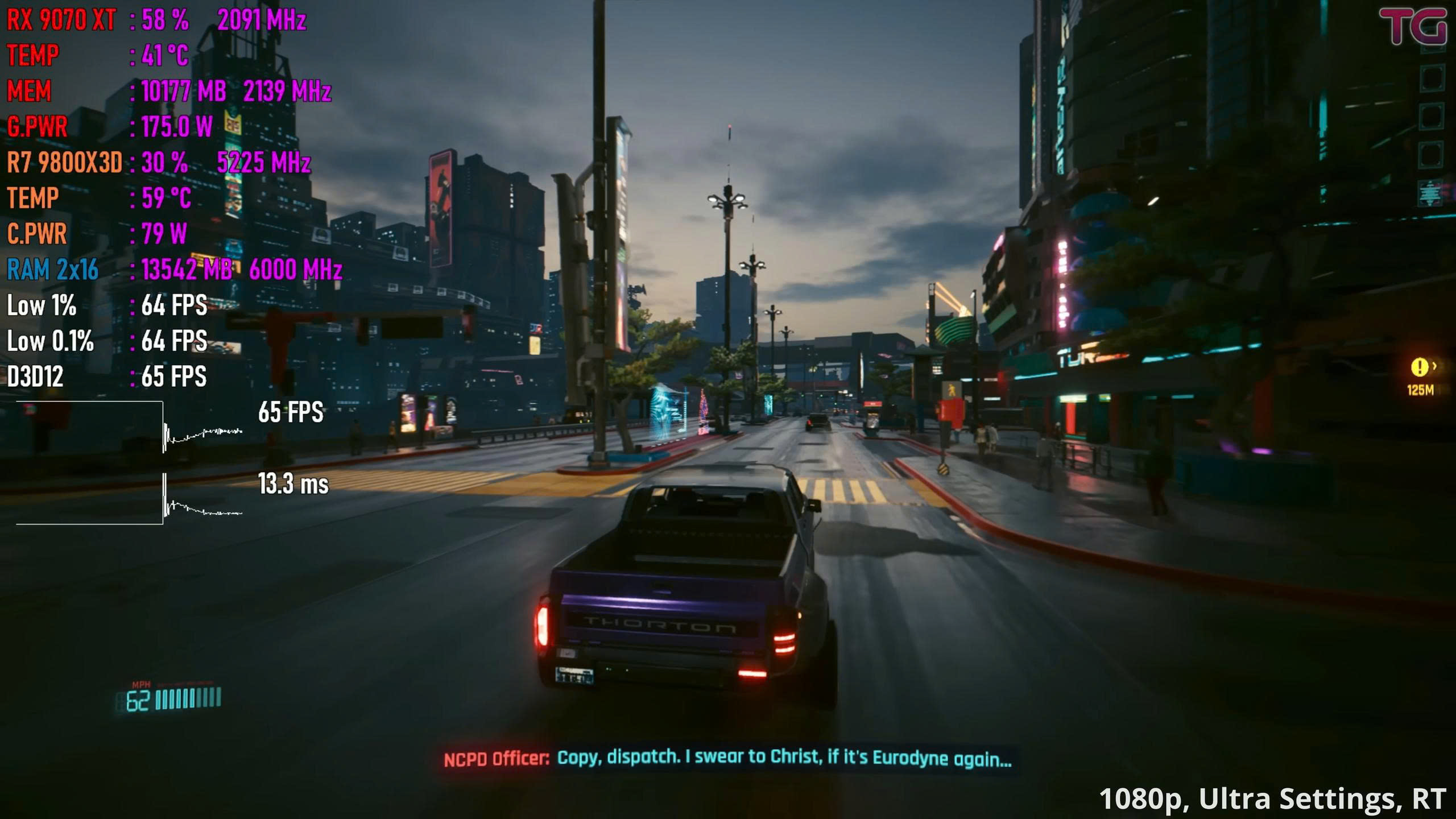
Task: Click the TG channel logo watermark
Action: 1413,26
